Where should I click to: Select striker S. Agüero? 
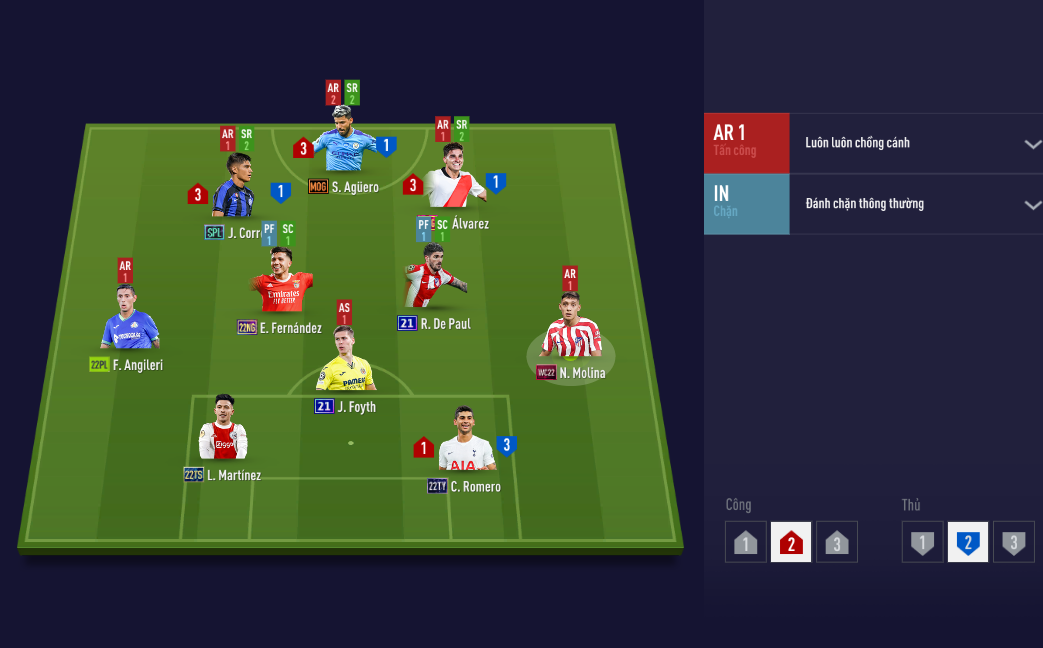pos(345,150)
